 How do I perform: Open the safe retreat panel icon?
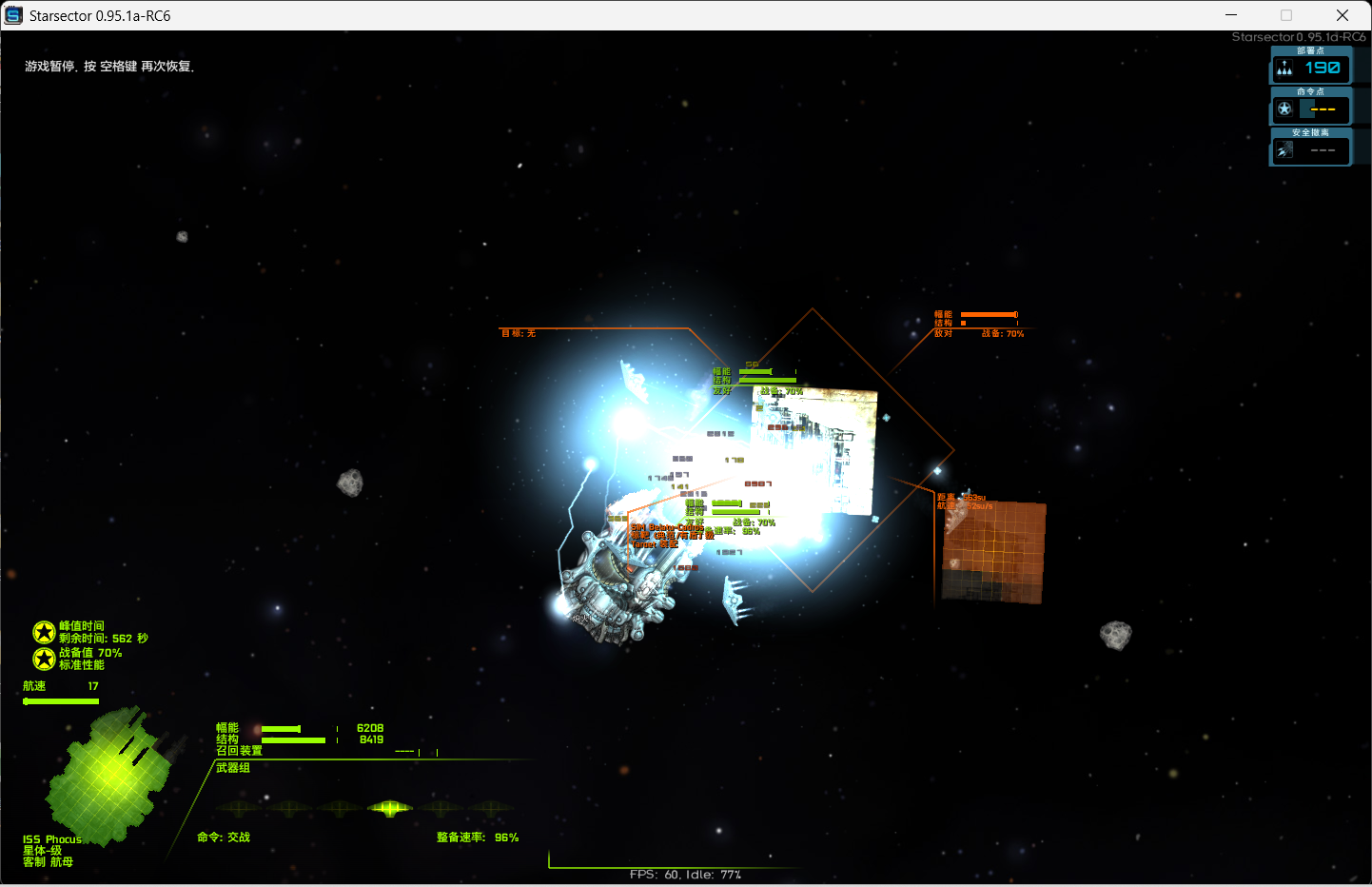click(1284, 150)
